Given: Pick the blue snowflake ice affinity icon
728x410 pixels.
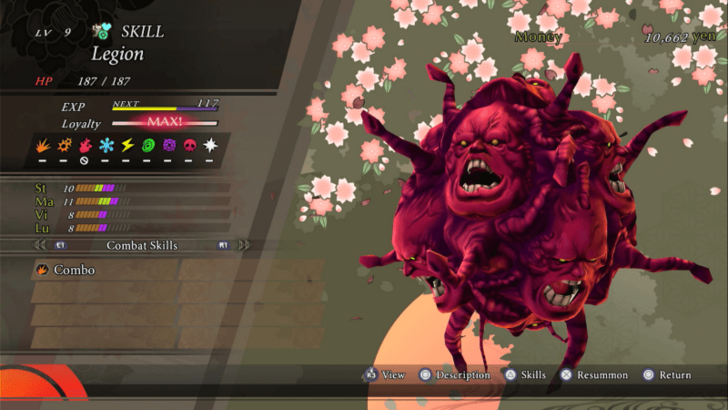Looking at the screenshot, I should (x=105, y=146).
